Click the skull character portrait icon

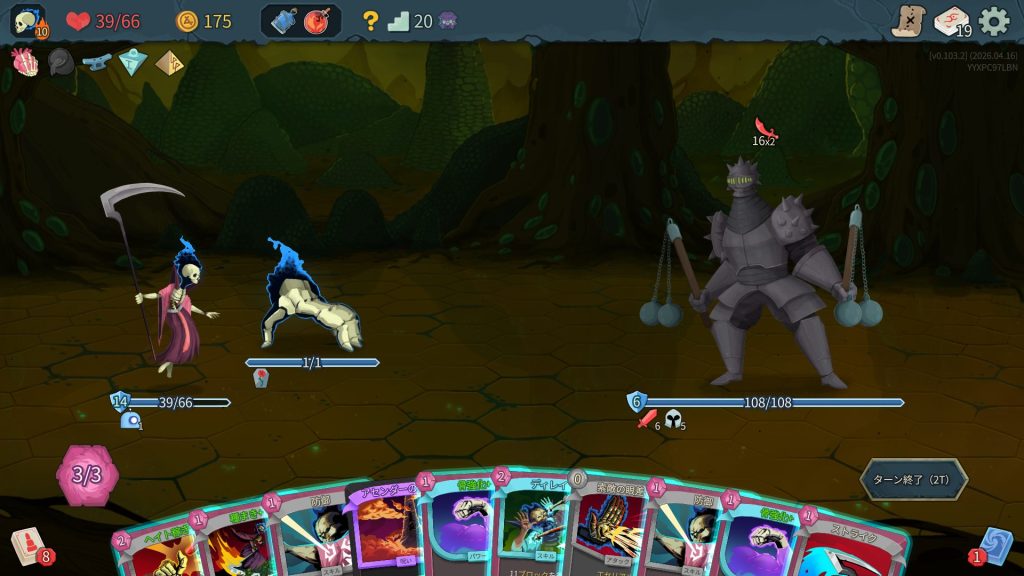27,21
